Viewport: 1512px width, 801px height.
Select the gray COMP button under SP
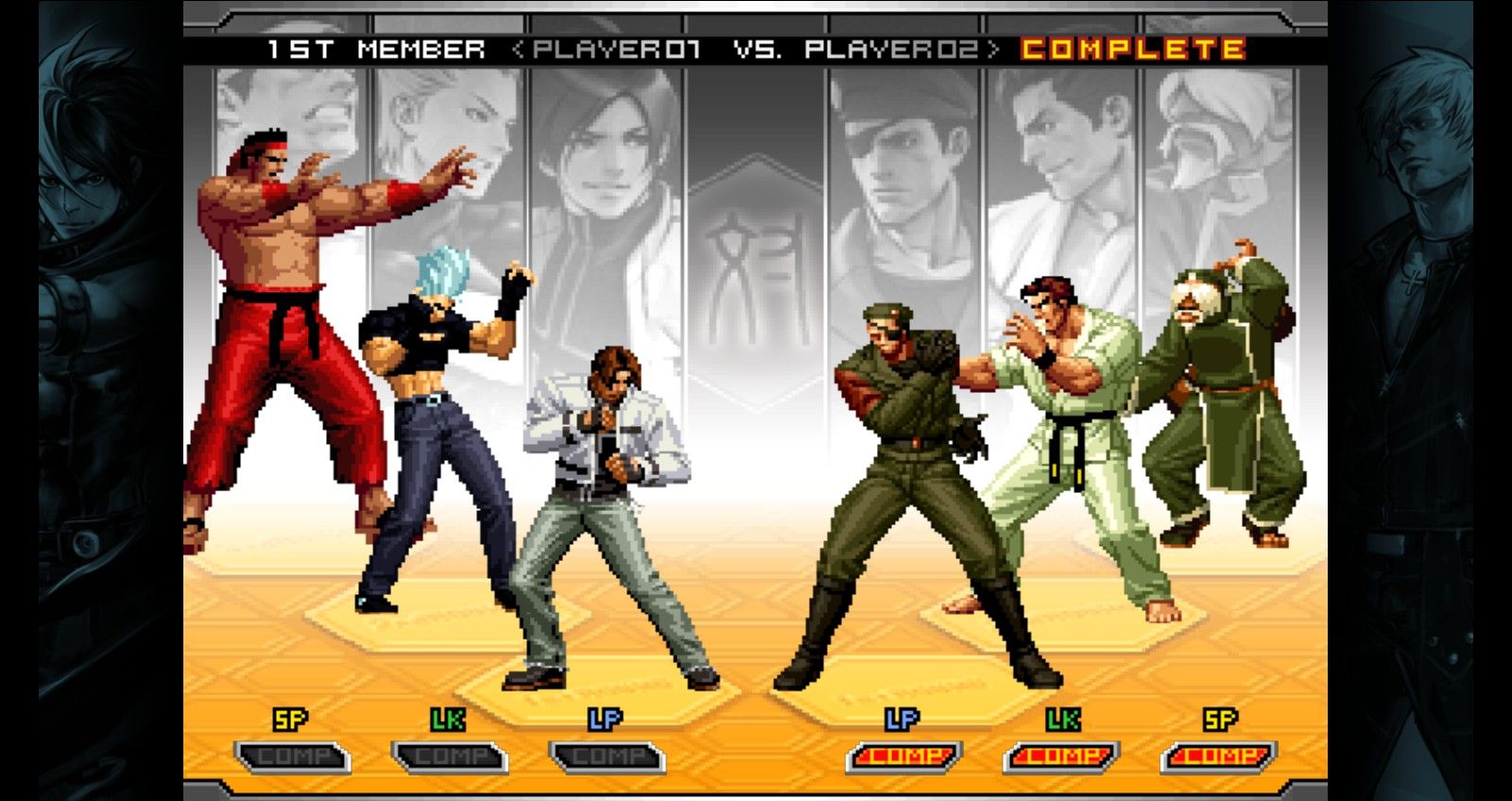[x=292, y=758]
